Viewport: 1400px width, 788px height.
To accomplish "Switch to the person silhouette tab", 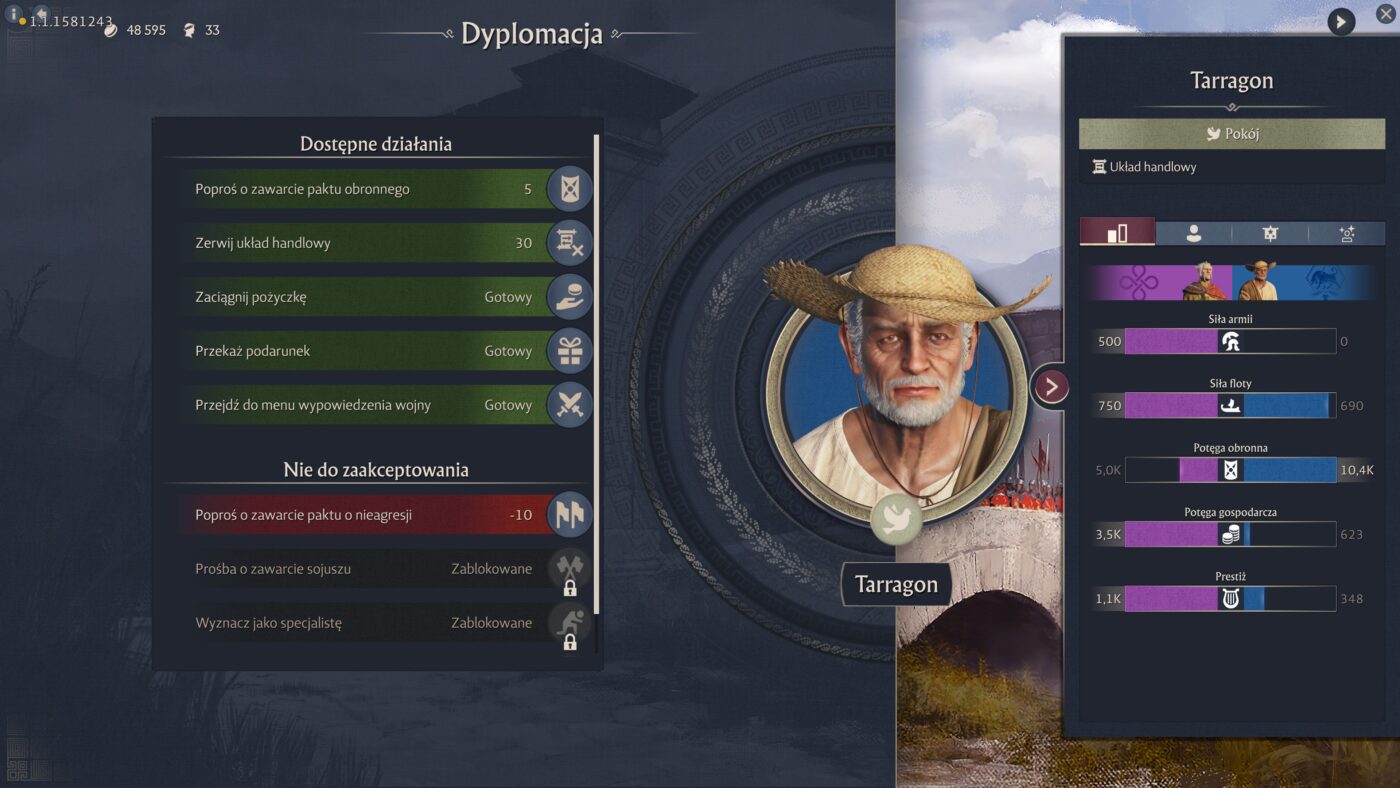I will pyautogui.click(x=1193, y=233).
